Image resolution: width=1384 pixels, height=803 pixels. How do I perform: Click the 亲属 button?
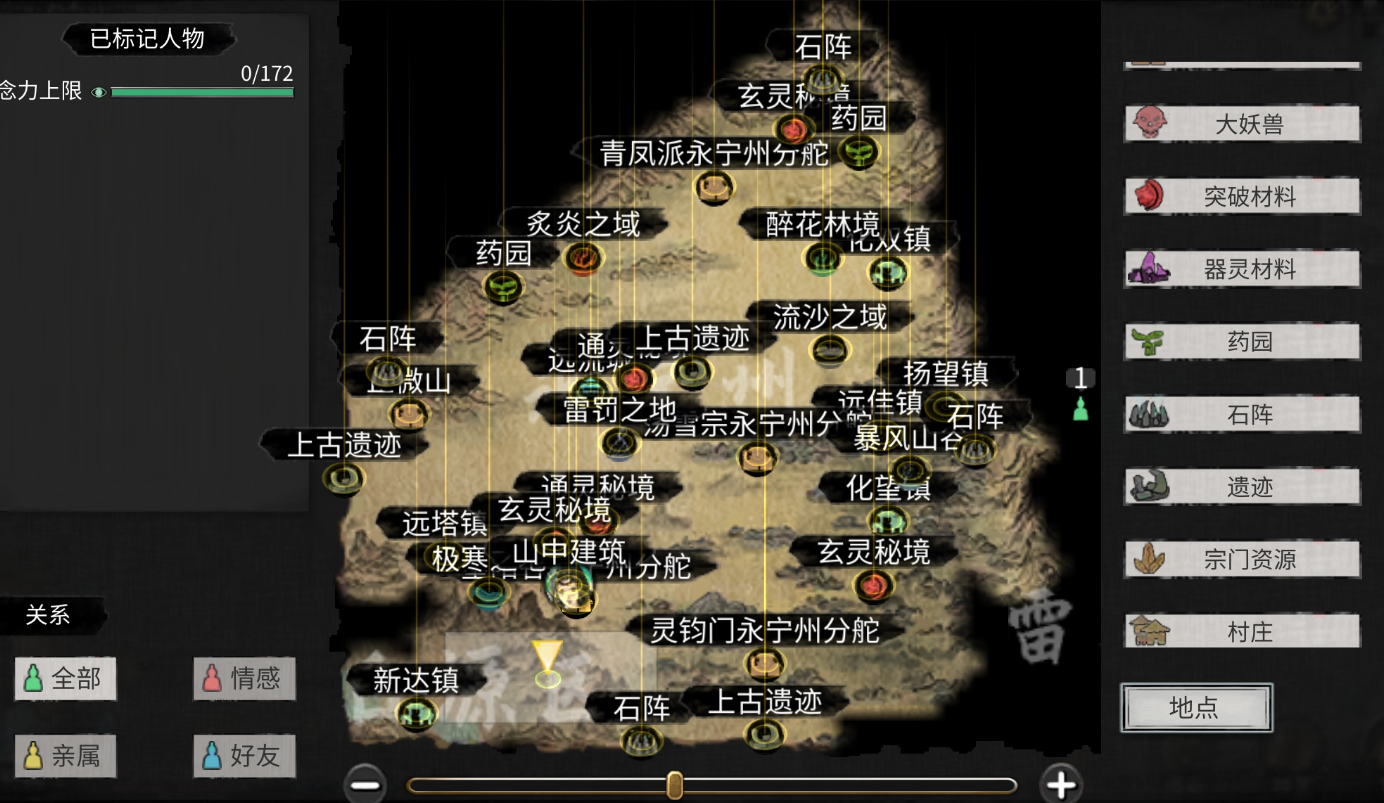click(x=64, y=757)
